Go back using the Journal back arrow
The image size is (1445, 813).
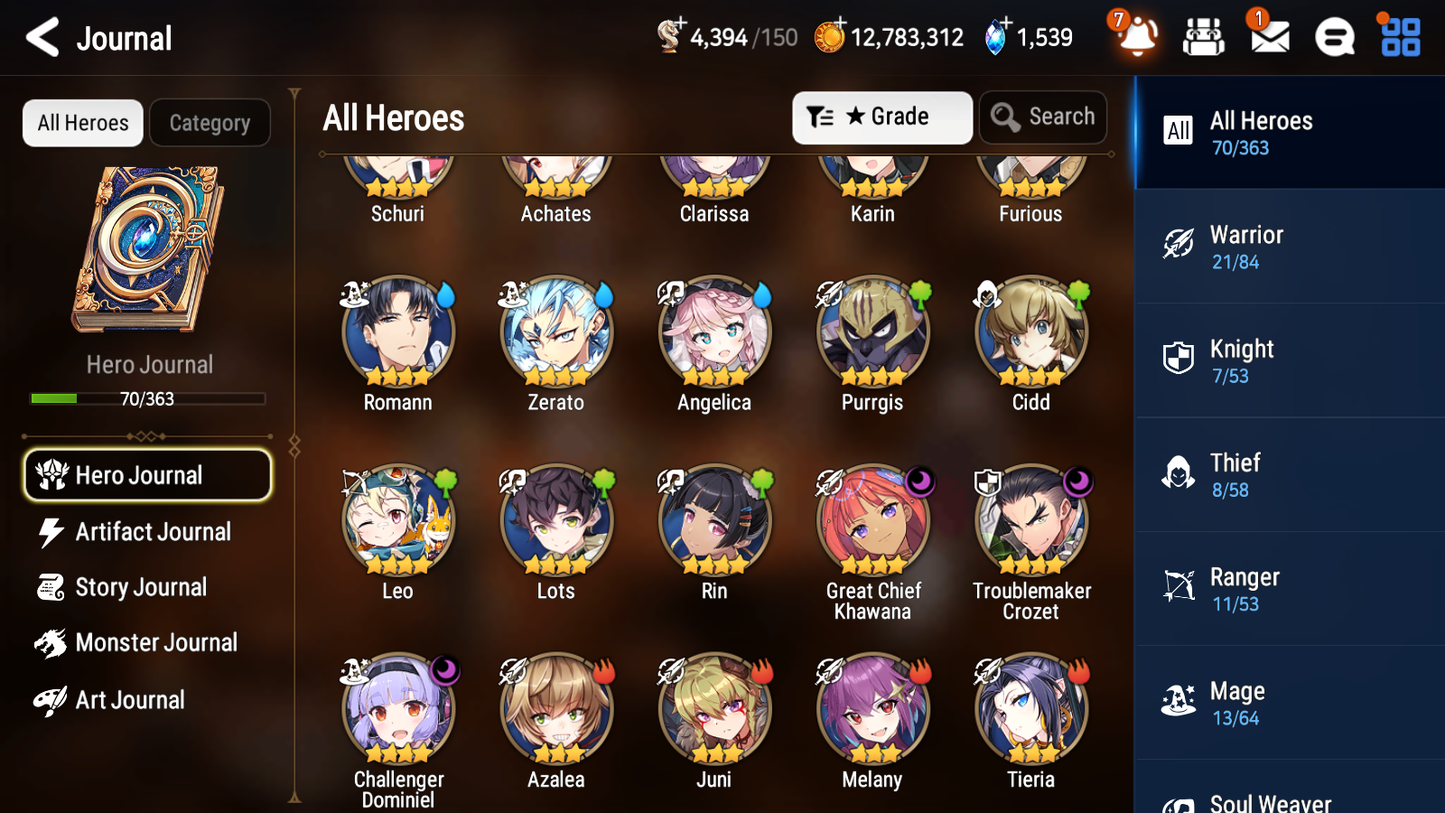pyautogui.click(x=40, y=36)
